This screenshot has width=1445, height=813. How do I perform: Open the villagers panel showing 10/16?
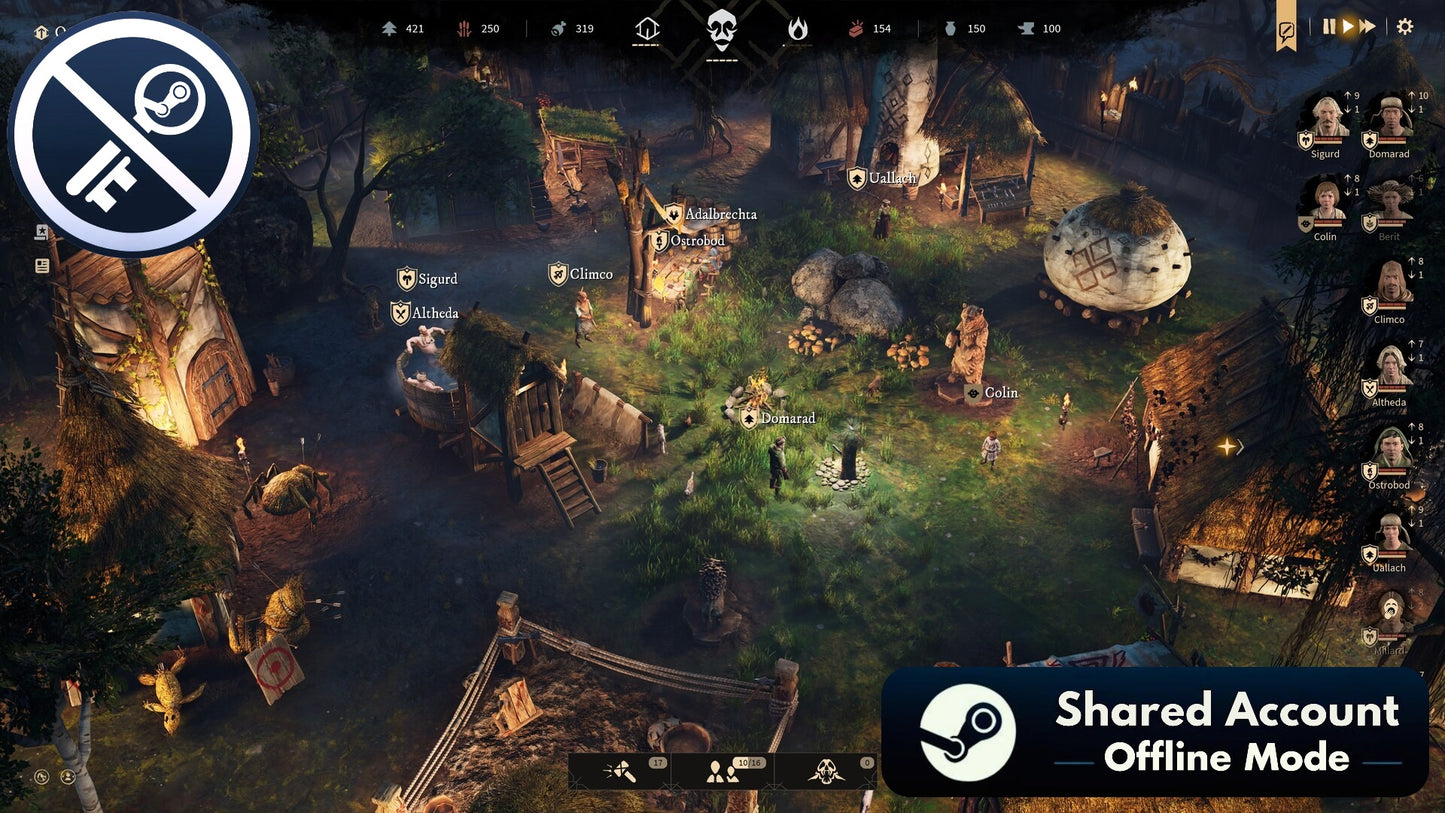722,771
